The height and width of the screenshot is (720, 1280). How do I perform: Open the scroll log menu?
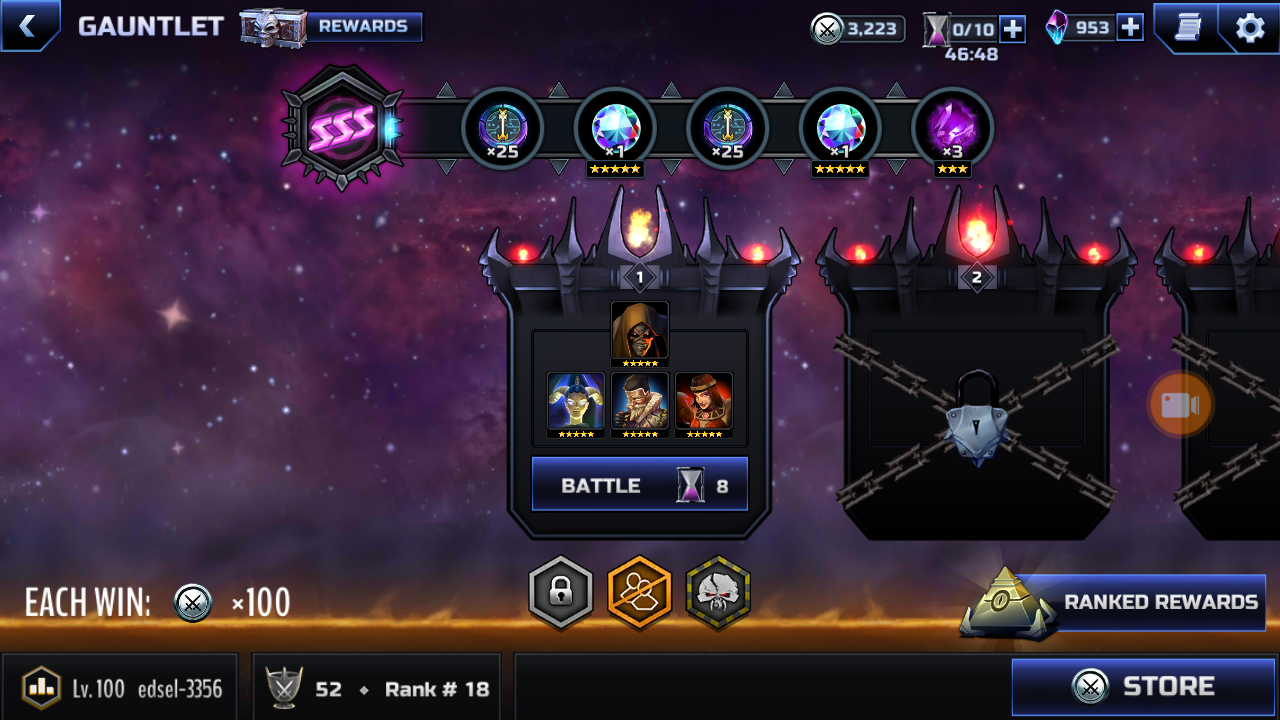[x=1187, y=27]
